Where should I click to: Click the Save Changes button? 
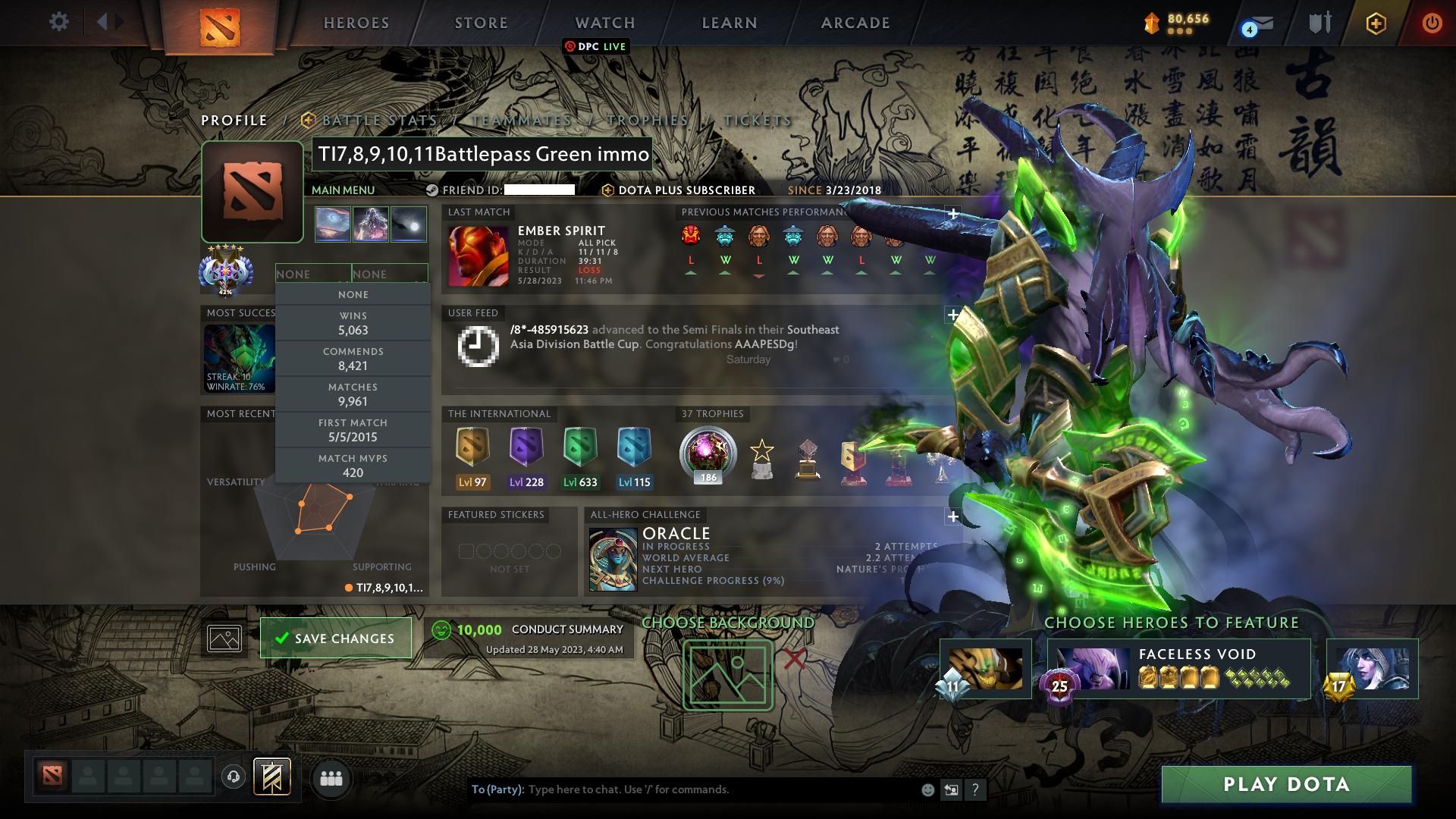click(x=335, y=638)
